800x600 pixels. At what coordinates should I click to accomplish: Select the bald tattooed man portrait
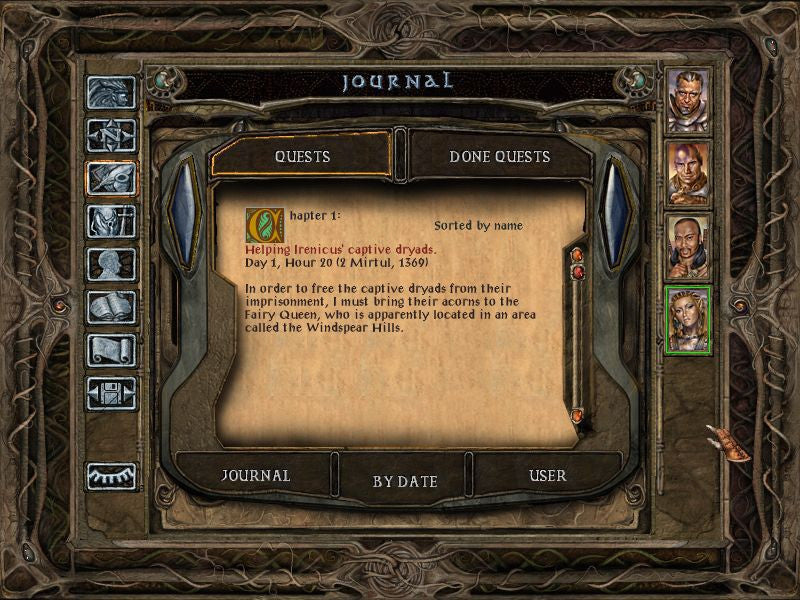(x=688, y=173)
